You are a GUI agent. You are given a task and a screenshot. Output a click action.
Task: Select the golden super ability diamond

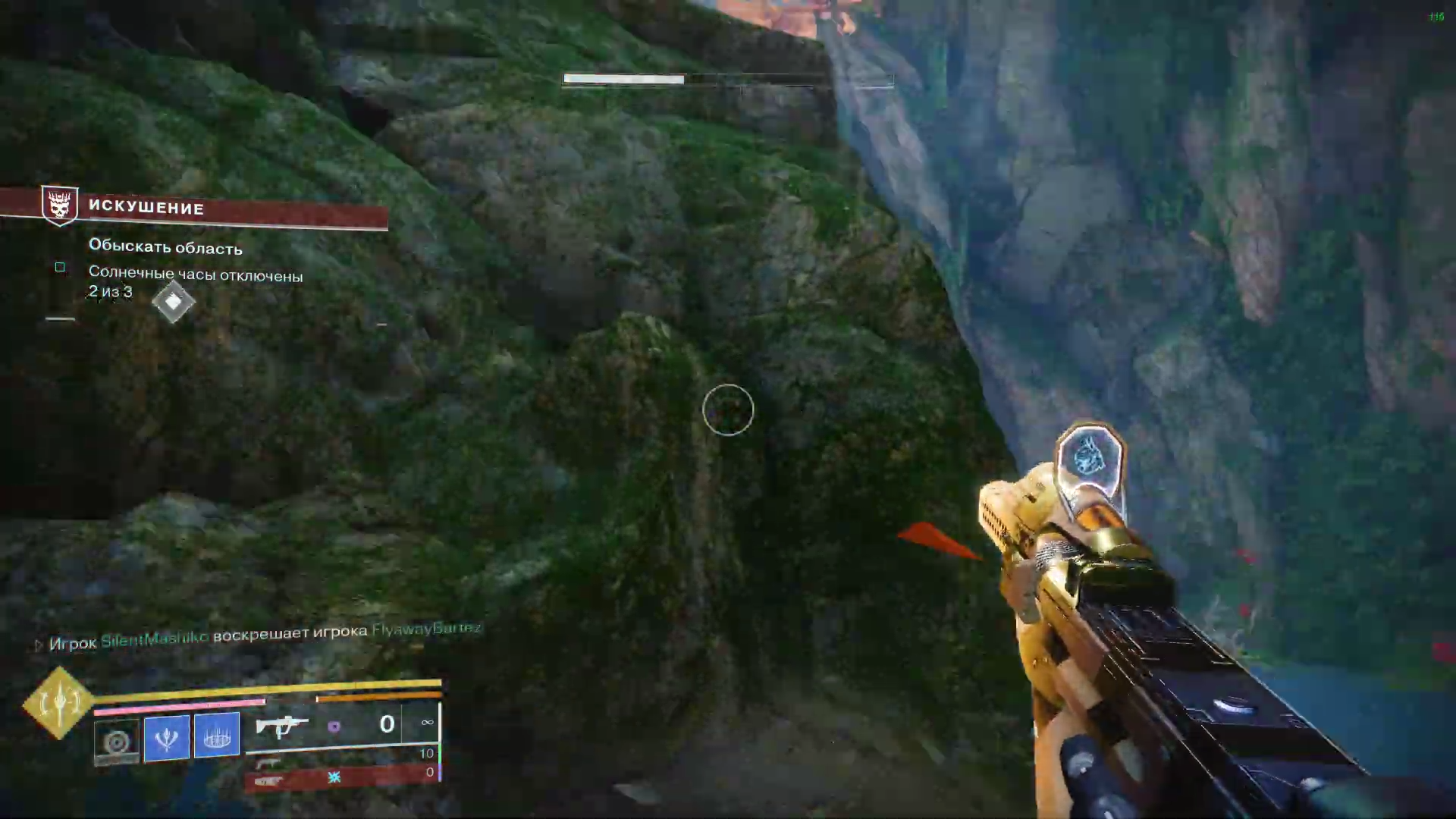click(x=58, y=703)
